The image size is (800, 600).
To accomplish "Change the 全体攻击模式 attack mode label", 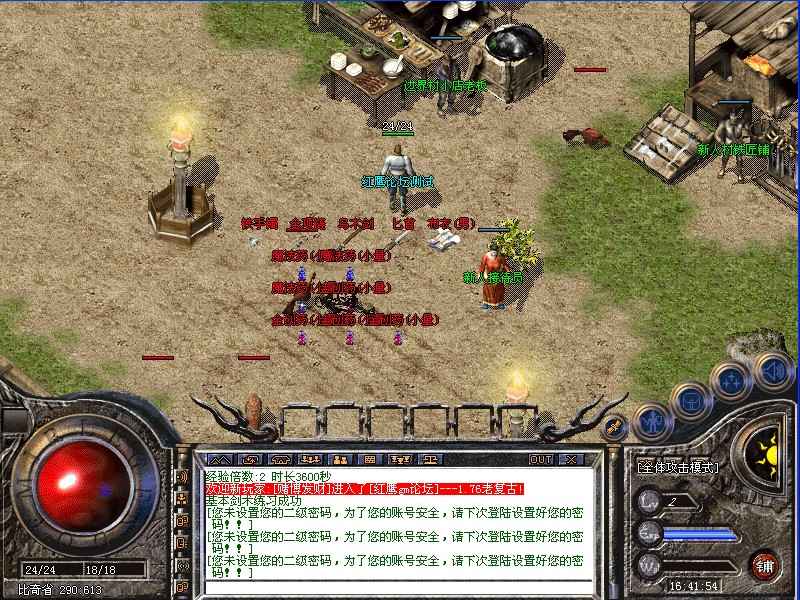I will coord(678,467).
